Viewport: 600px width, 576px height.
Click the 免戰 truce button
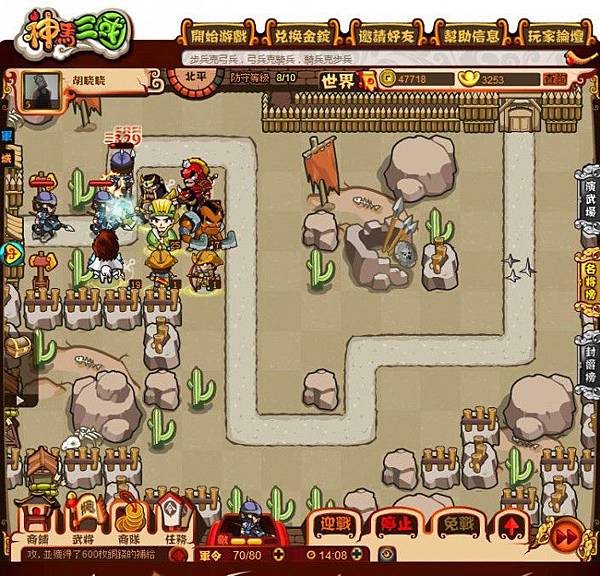(x=458, y=523)
